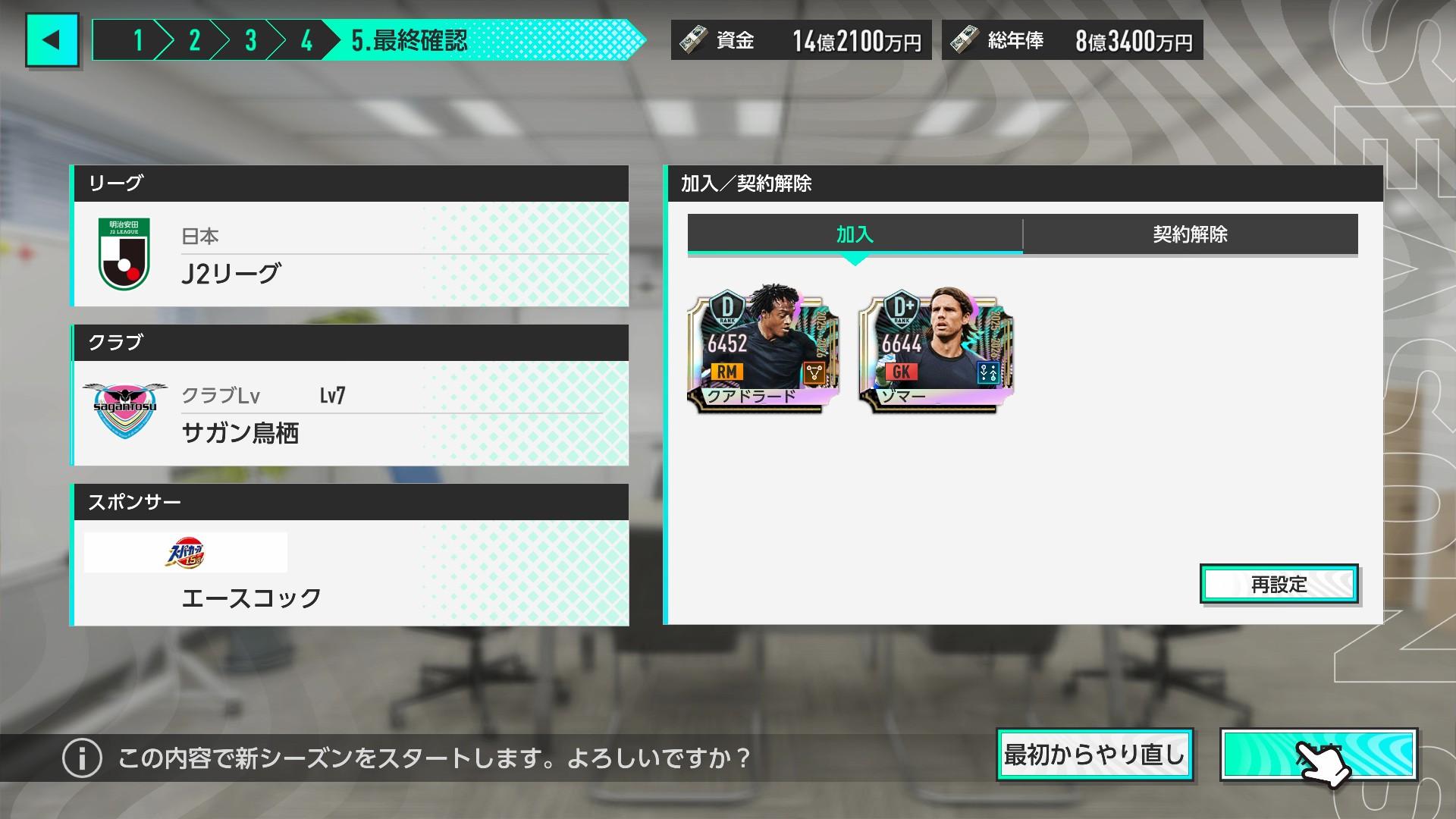Click the red GK position badge on Sommer
Image resolution: width=1456 pixels, height=819 pixels.
click(902, 372)
